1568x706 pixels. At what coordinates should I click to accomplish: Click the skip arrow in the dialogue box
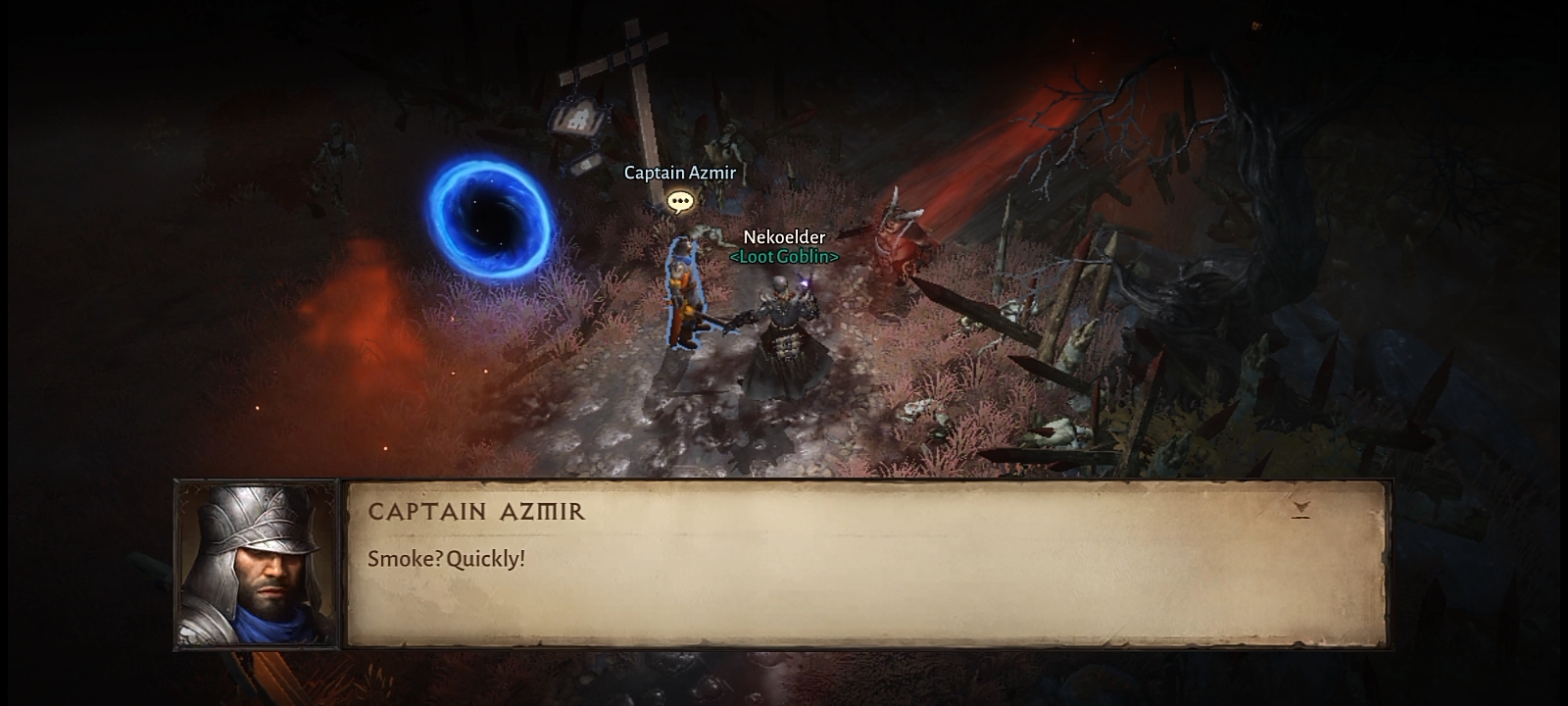(x=1300, y=509)
